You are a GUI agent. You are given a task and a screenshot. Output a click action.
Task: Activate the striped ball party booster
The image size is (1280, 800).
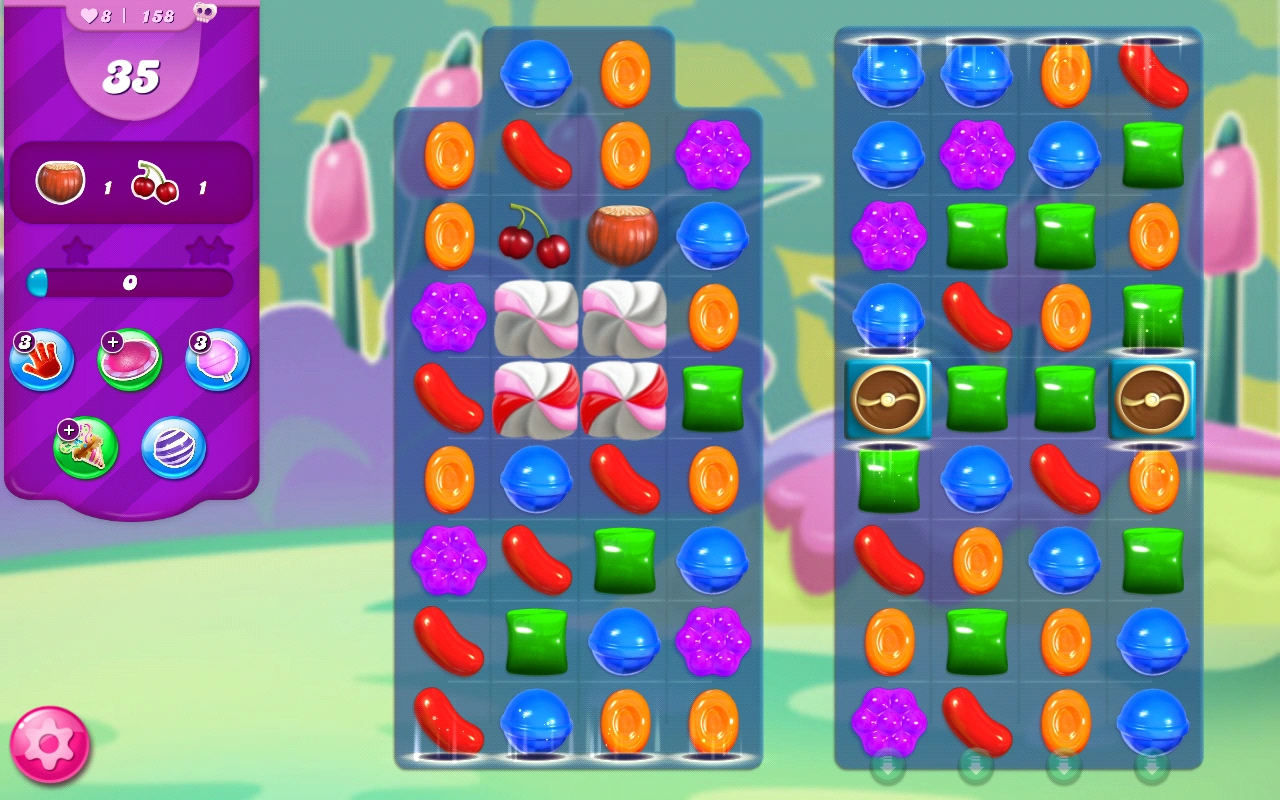coord(172,449)
